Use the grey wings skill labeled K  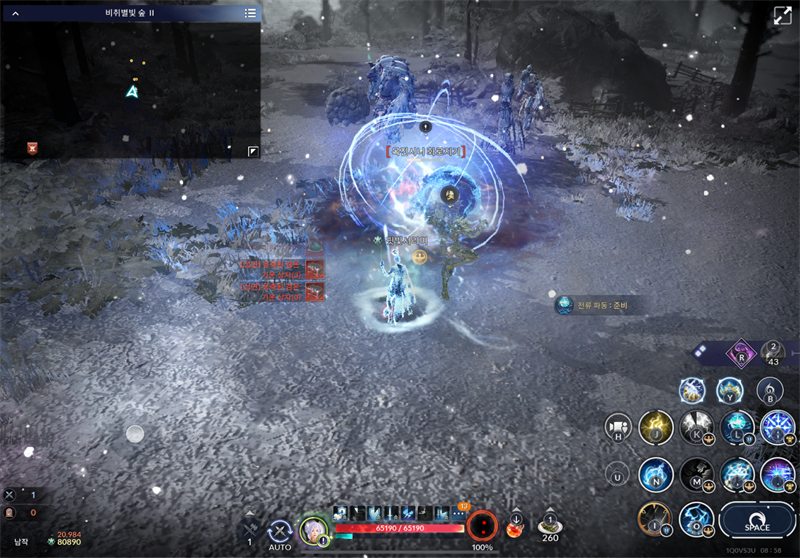(x=696, y=427)
